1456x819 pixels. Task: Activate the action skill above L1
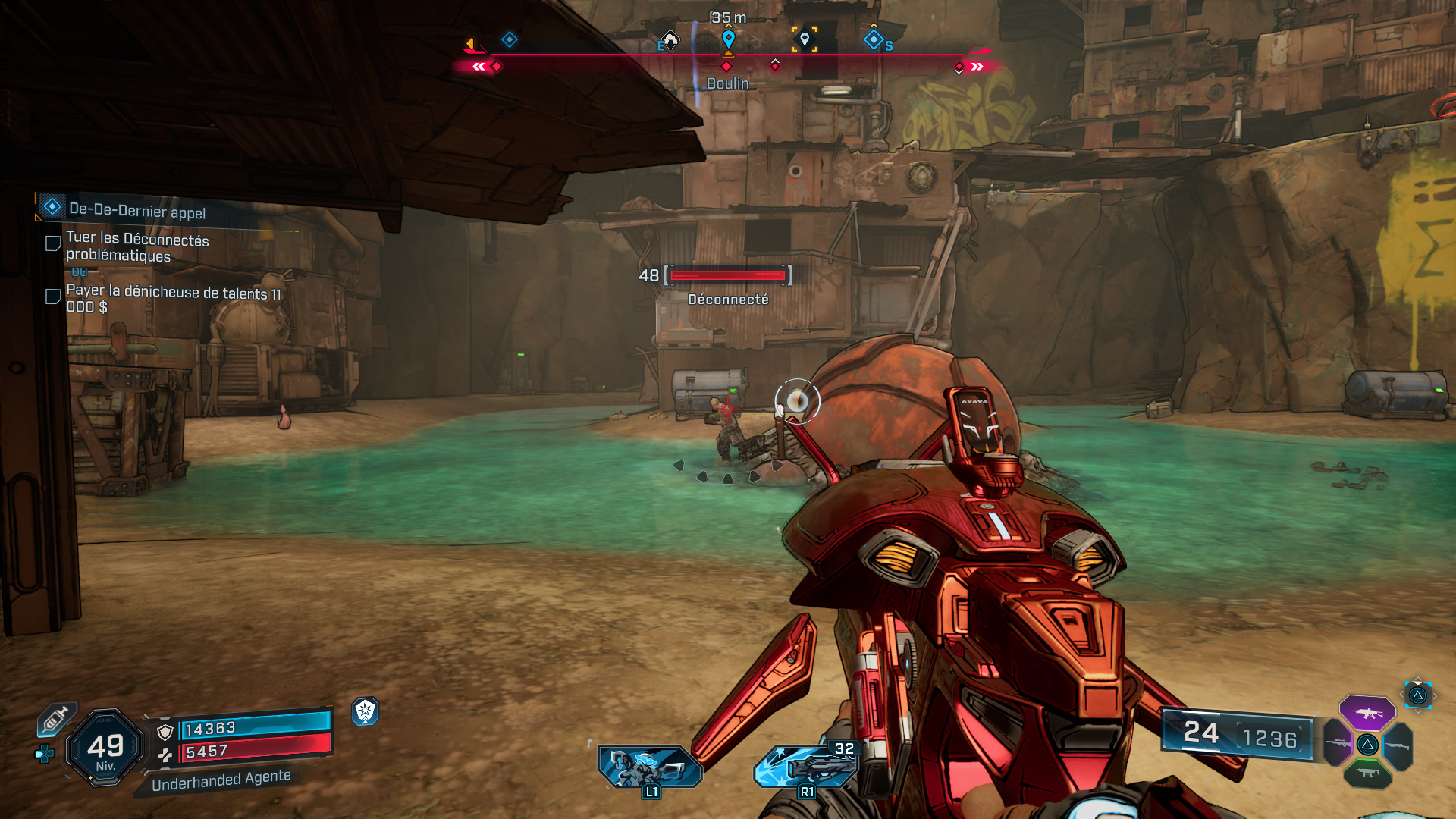coord(650,766)
